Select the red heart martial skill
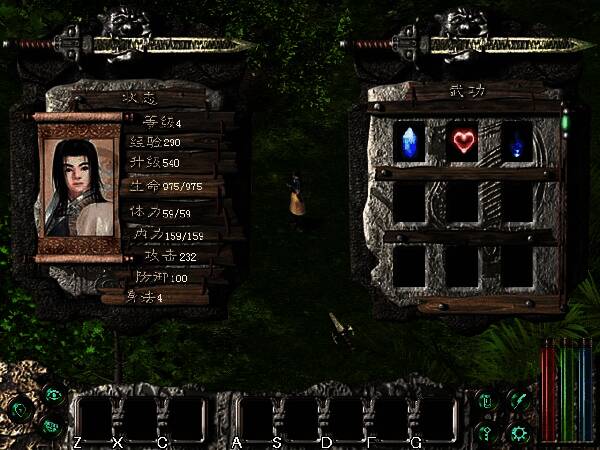The image size is (600, 450). (463, 141)
